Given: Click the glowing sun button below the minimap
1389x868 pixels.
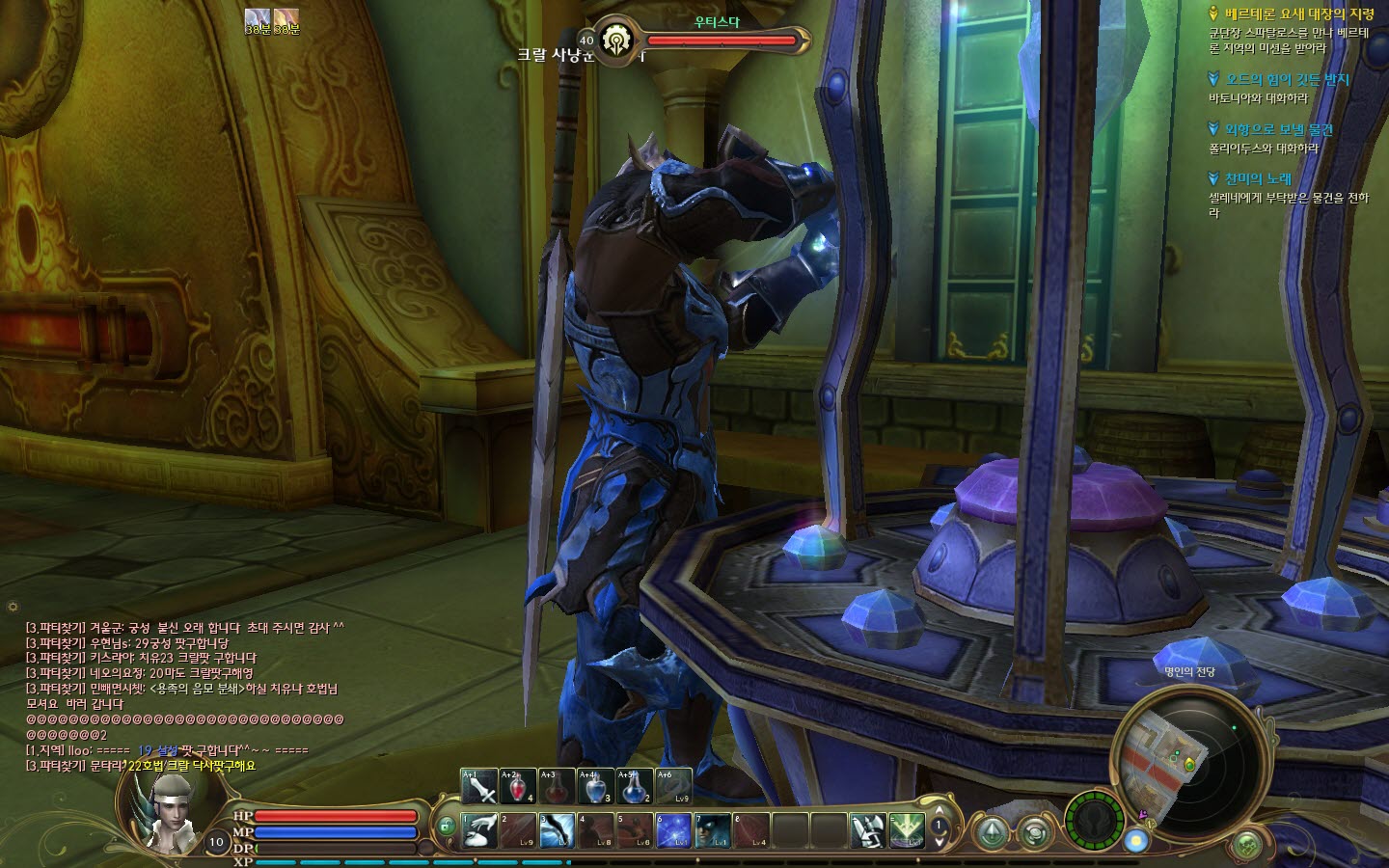Looking at the screenshot, I should 1138,840.
